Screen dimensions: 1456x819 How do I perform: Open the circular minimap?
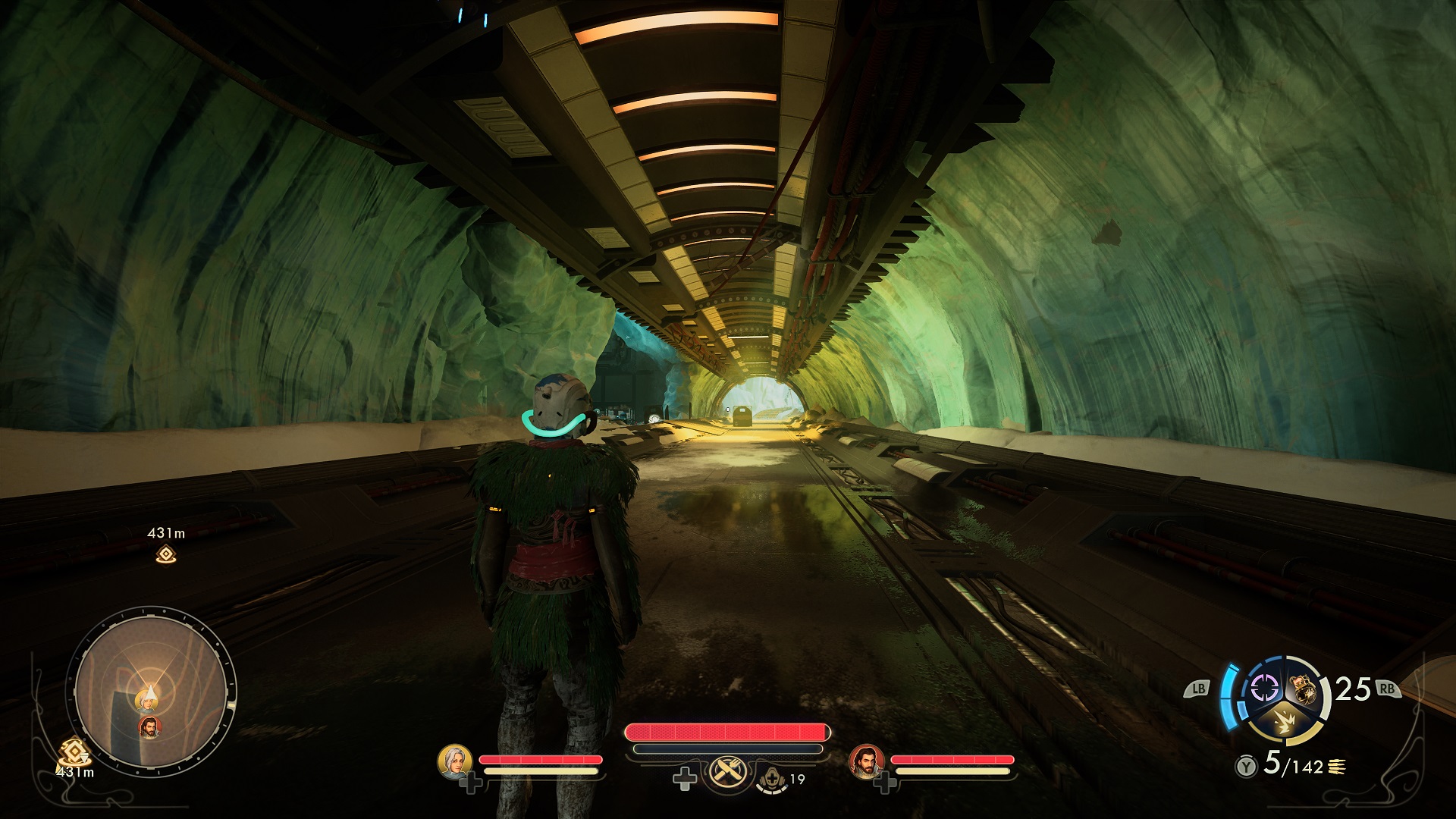(x=151, y=695)
